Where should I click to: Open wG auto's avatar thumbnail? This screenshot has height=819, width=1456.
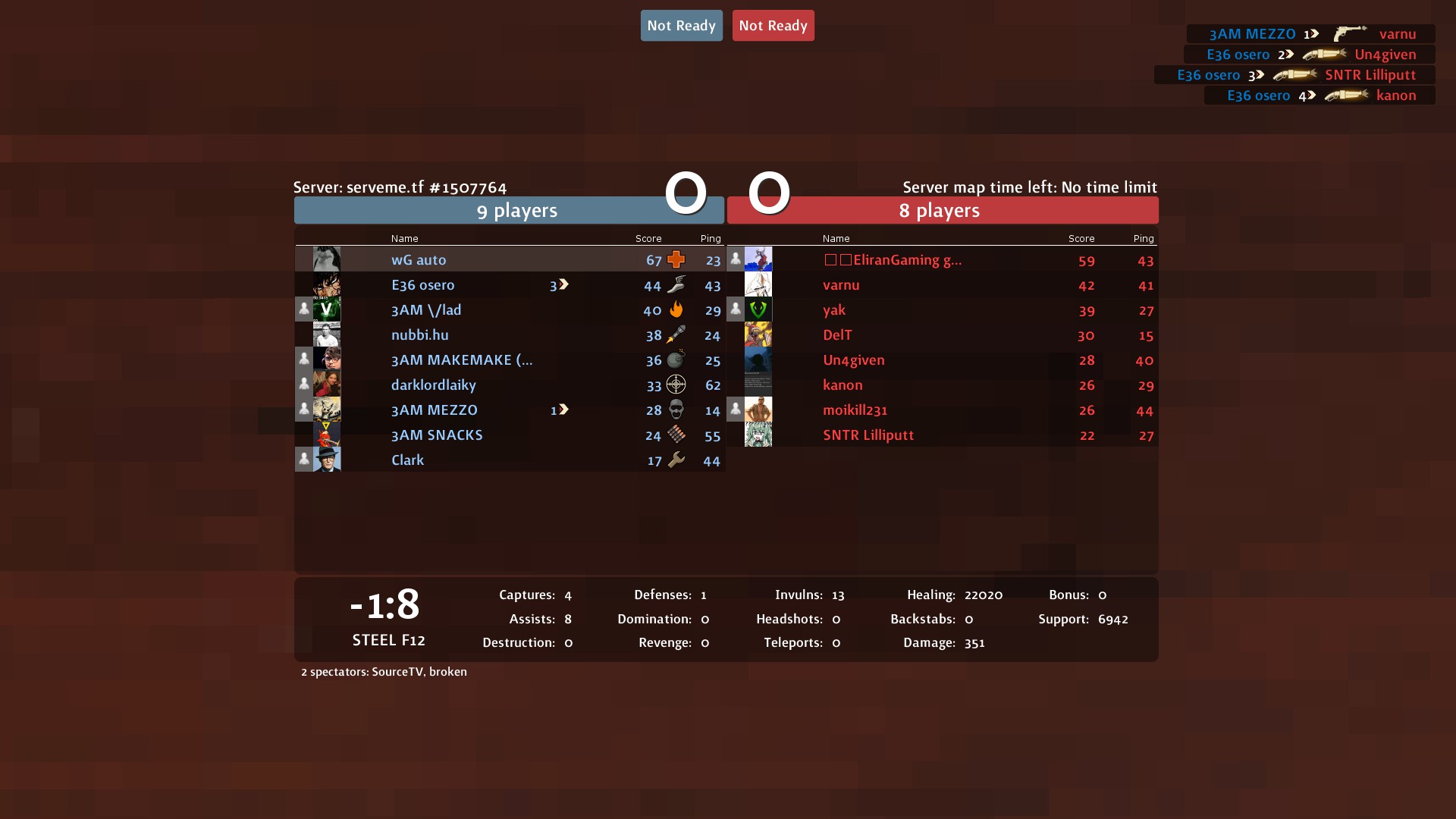[x=327, y=259]
